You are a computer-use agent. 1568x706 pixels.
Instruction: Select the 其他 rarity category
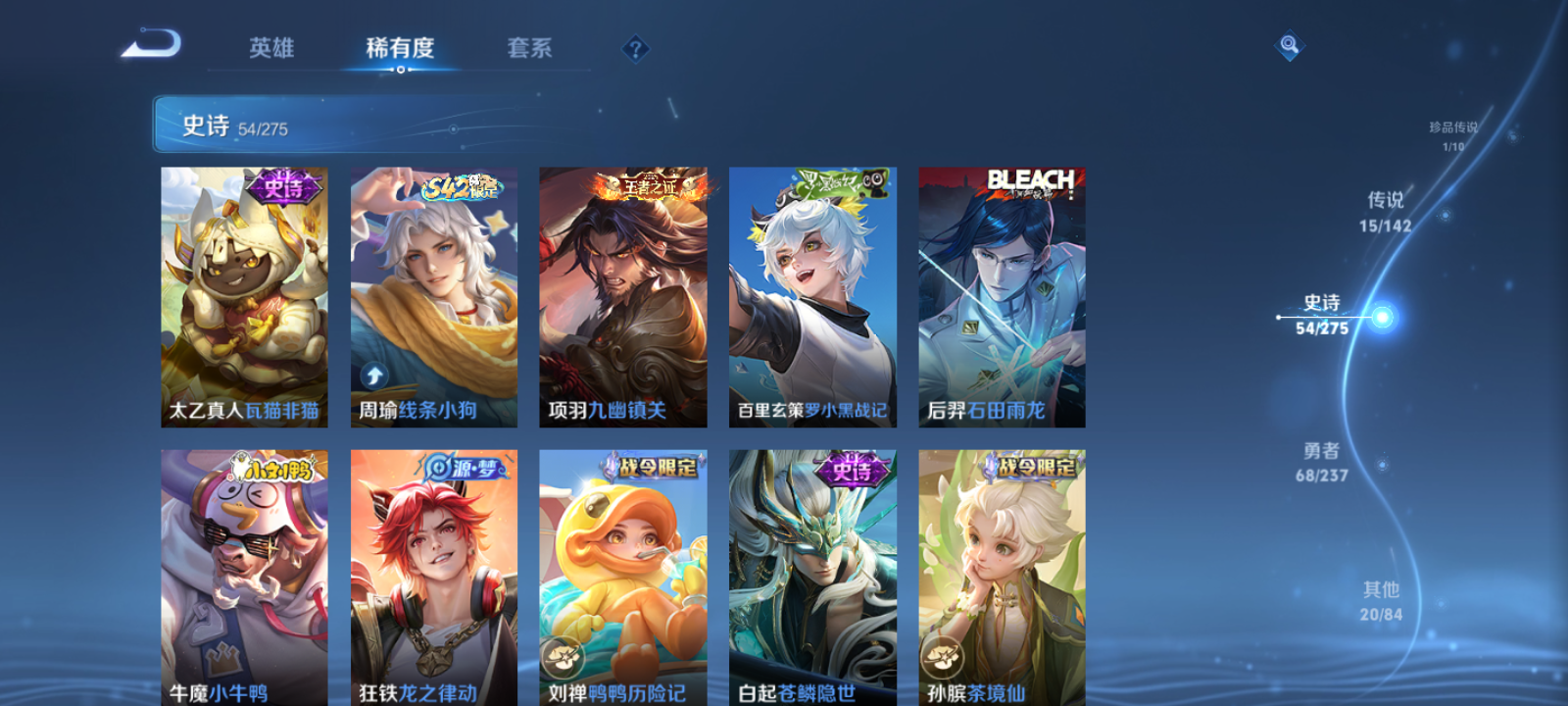[1380, 600]
